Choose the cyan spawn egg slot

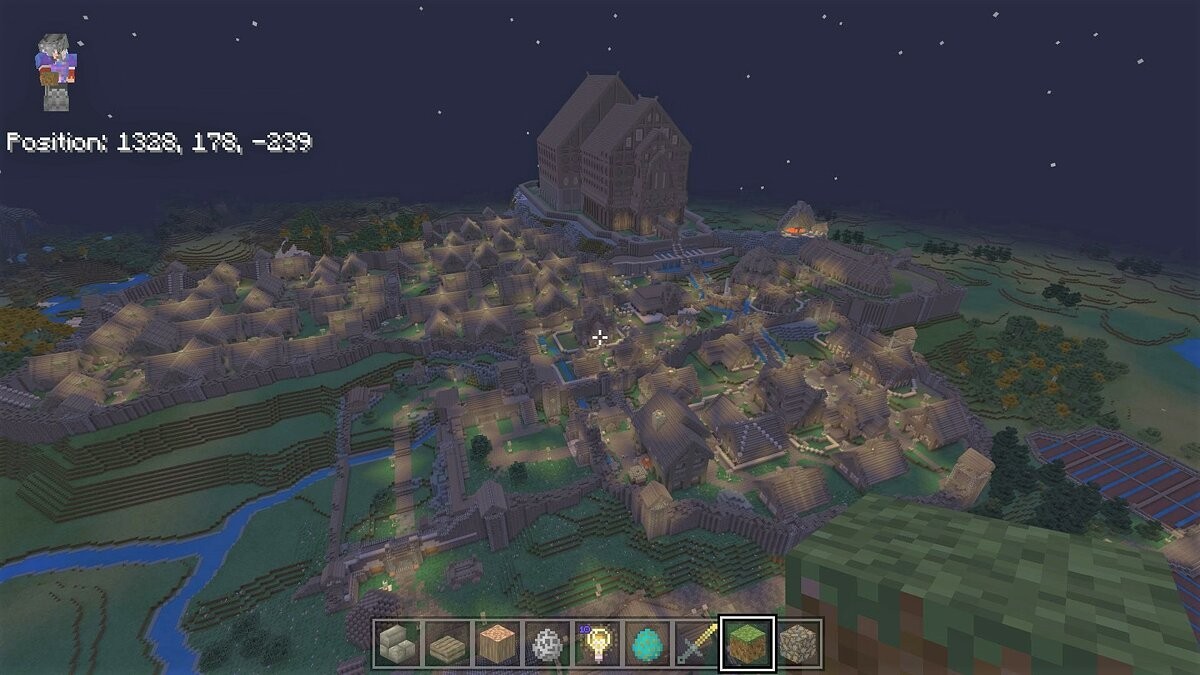point(647,643)
